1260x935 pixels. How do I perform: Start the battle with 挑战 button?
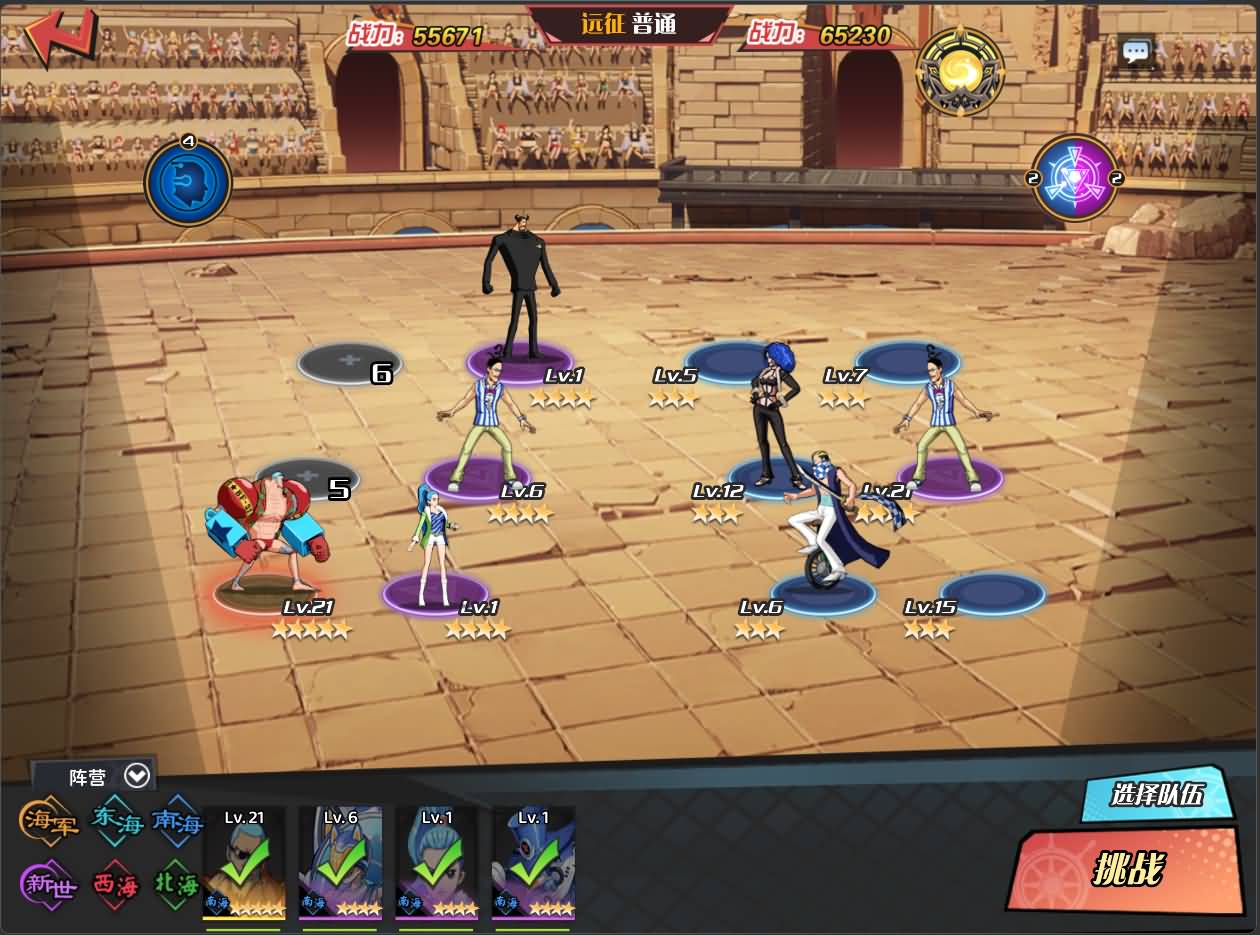coord(1127,870)
